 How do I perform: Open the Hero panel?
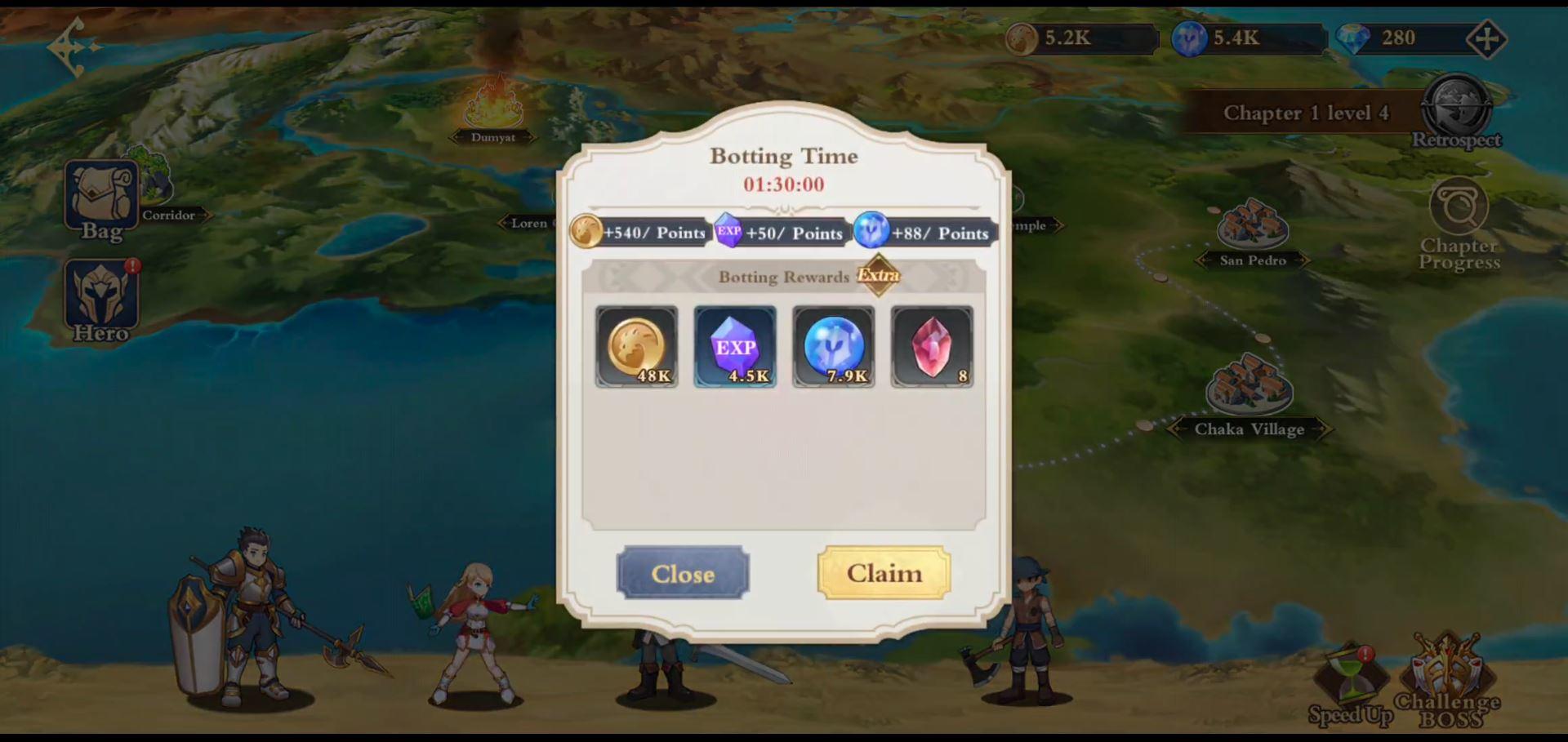(x=100, y=298)
